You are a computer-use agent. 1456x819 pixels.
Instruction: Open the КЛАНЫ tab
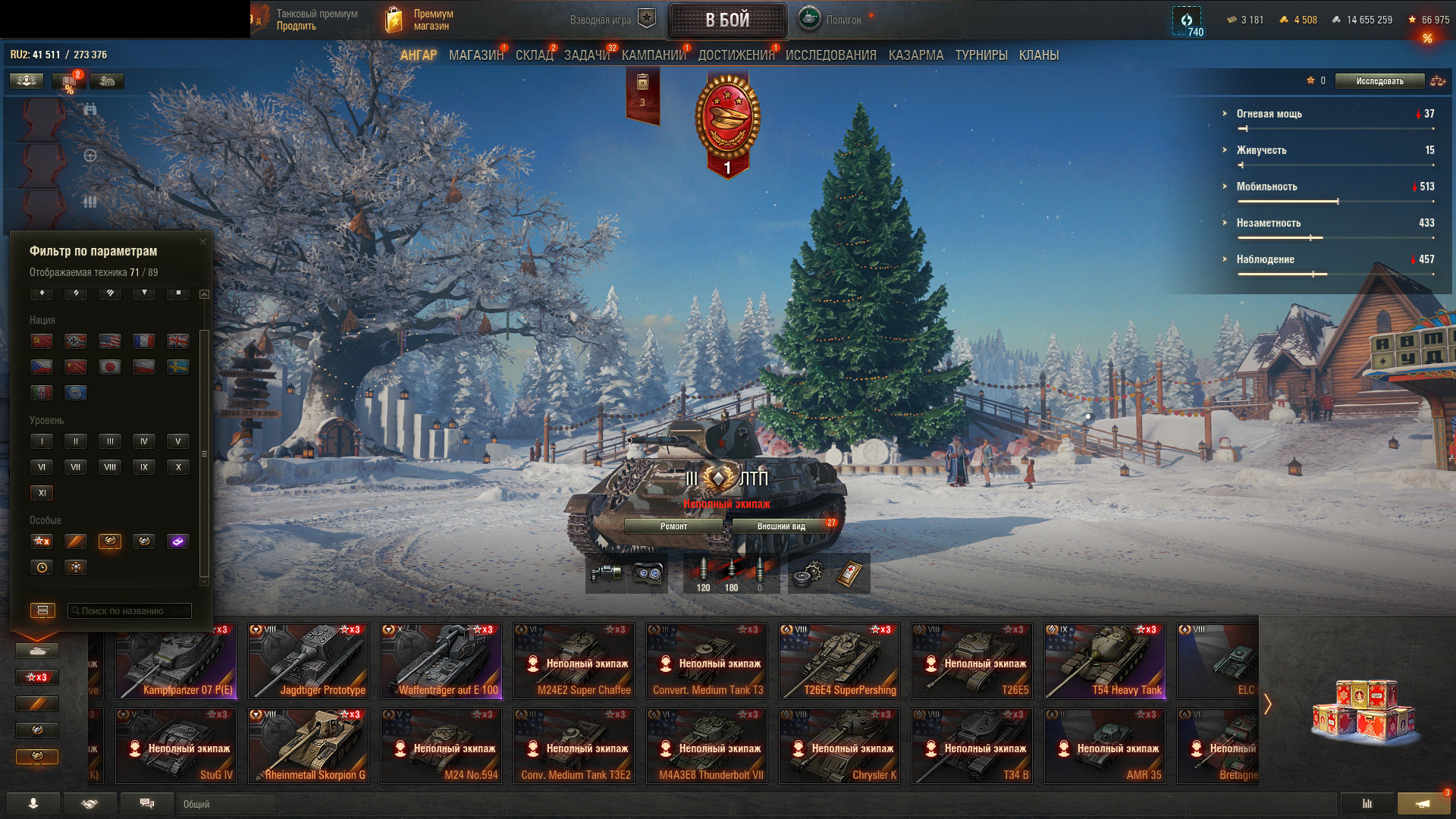click(1038, 55)
